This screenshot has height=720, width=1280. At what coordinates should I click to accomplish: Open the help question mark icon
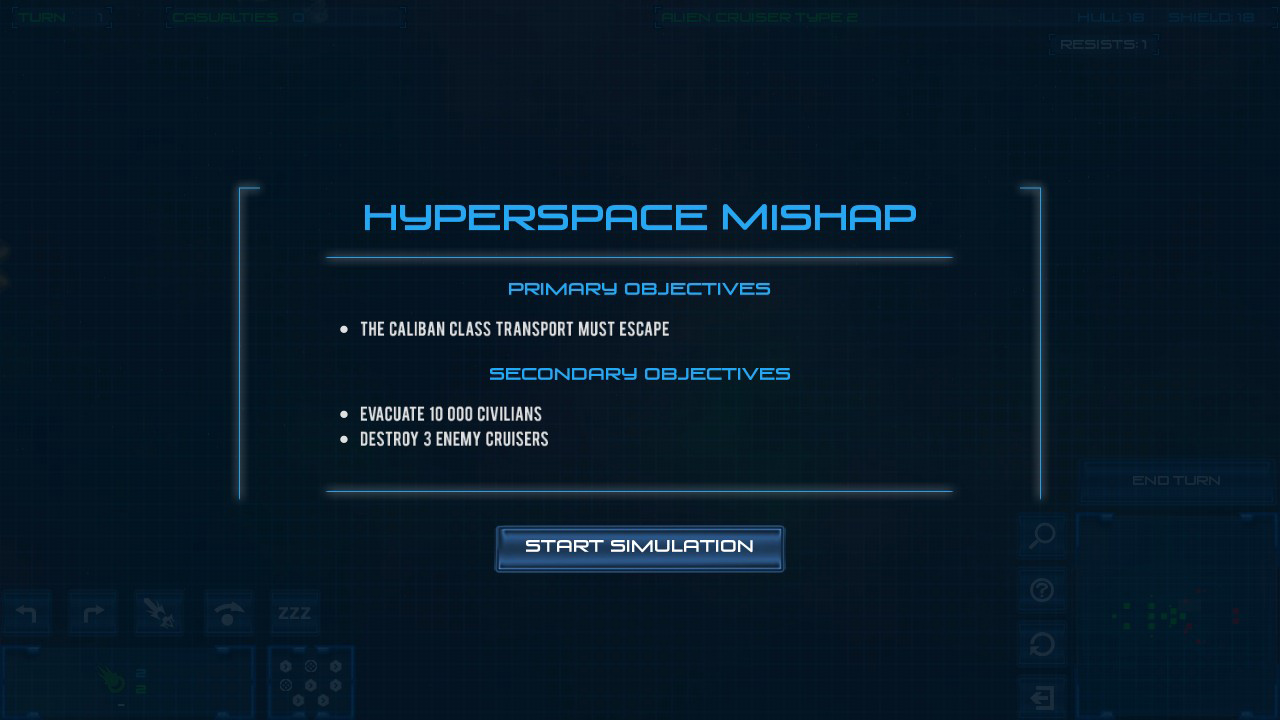click(1041, 591)
